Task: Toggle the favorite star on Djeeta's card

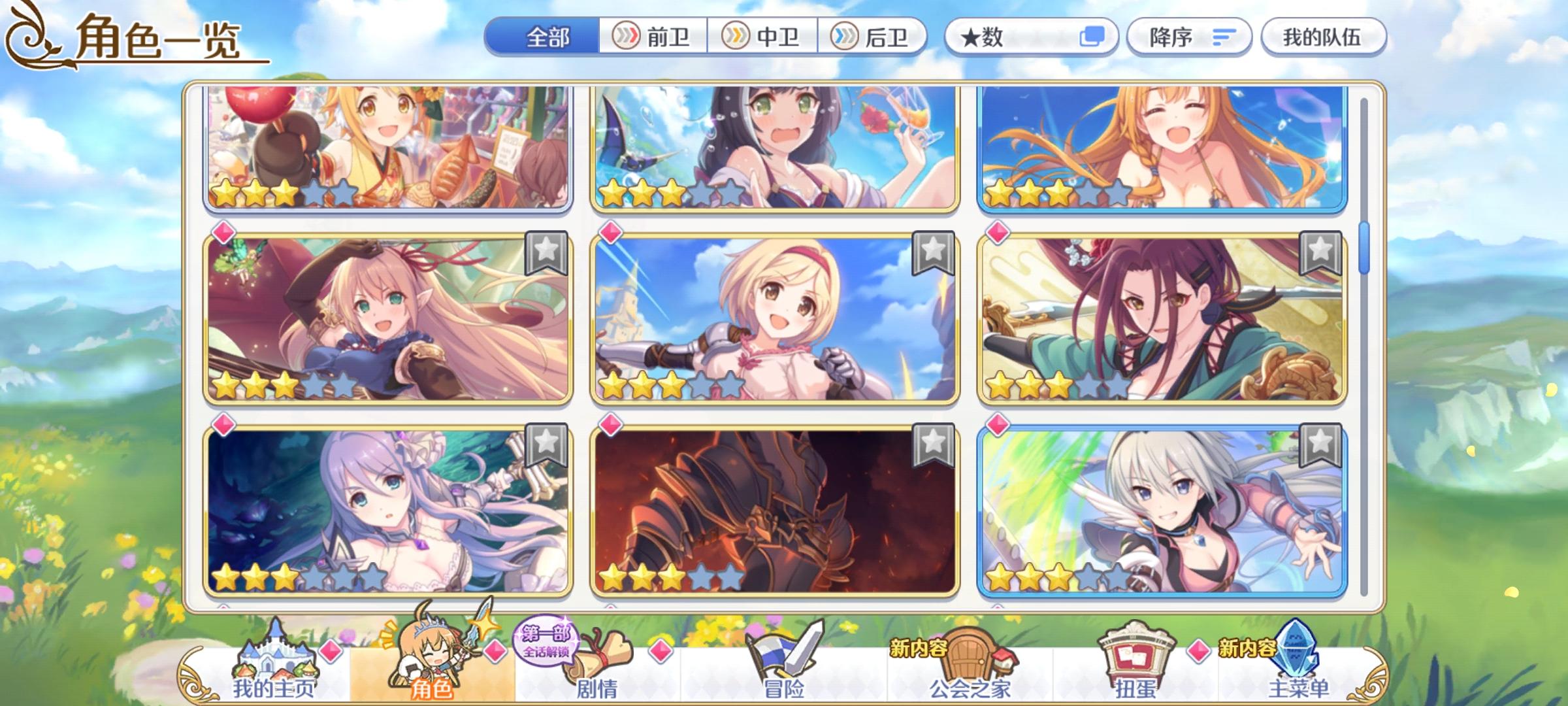Action: tap(934, 254)
